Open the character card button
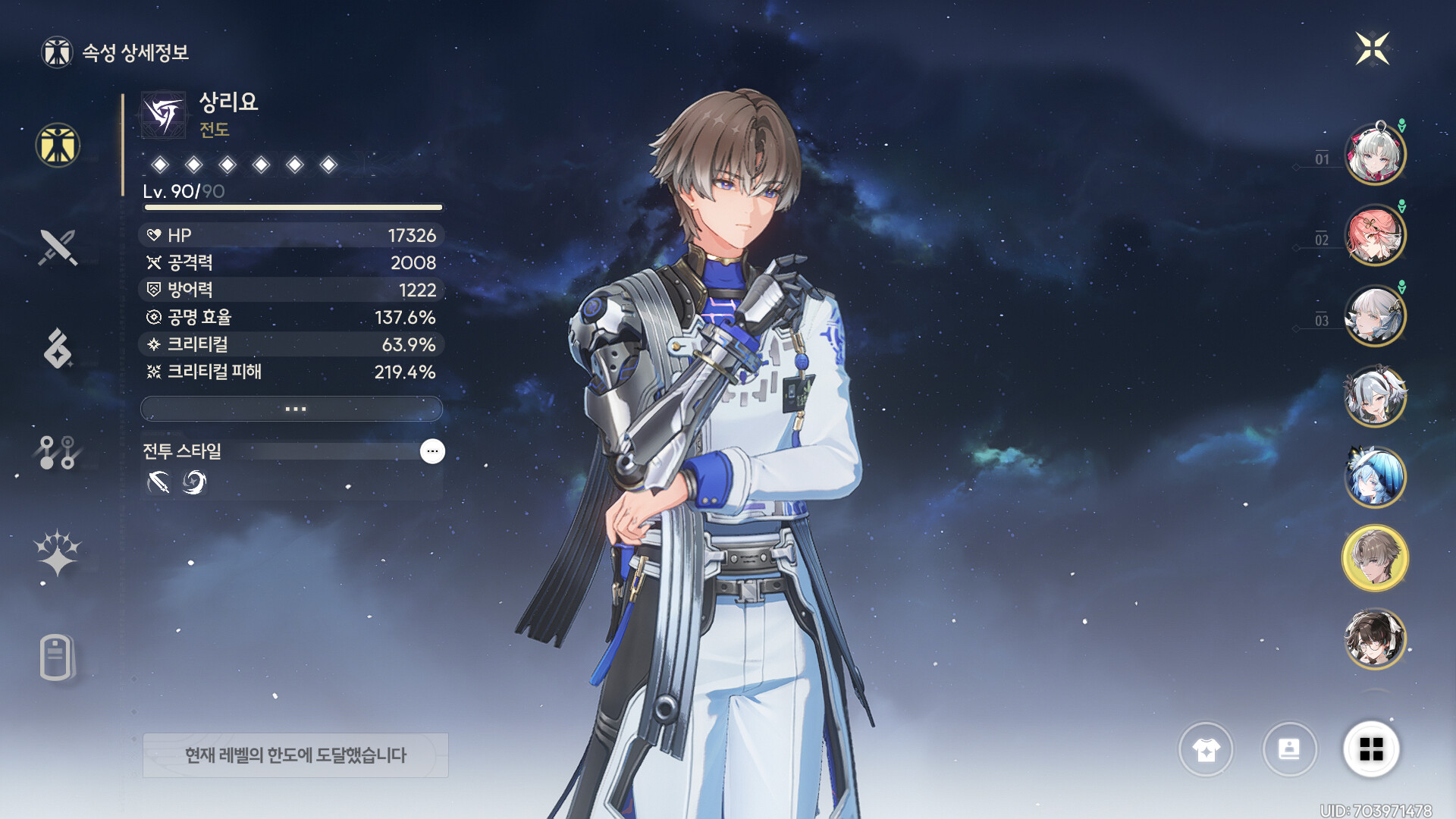 pyautogui.click(x=1289, y=749)
